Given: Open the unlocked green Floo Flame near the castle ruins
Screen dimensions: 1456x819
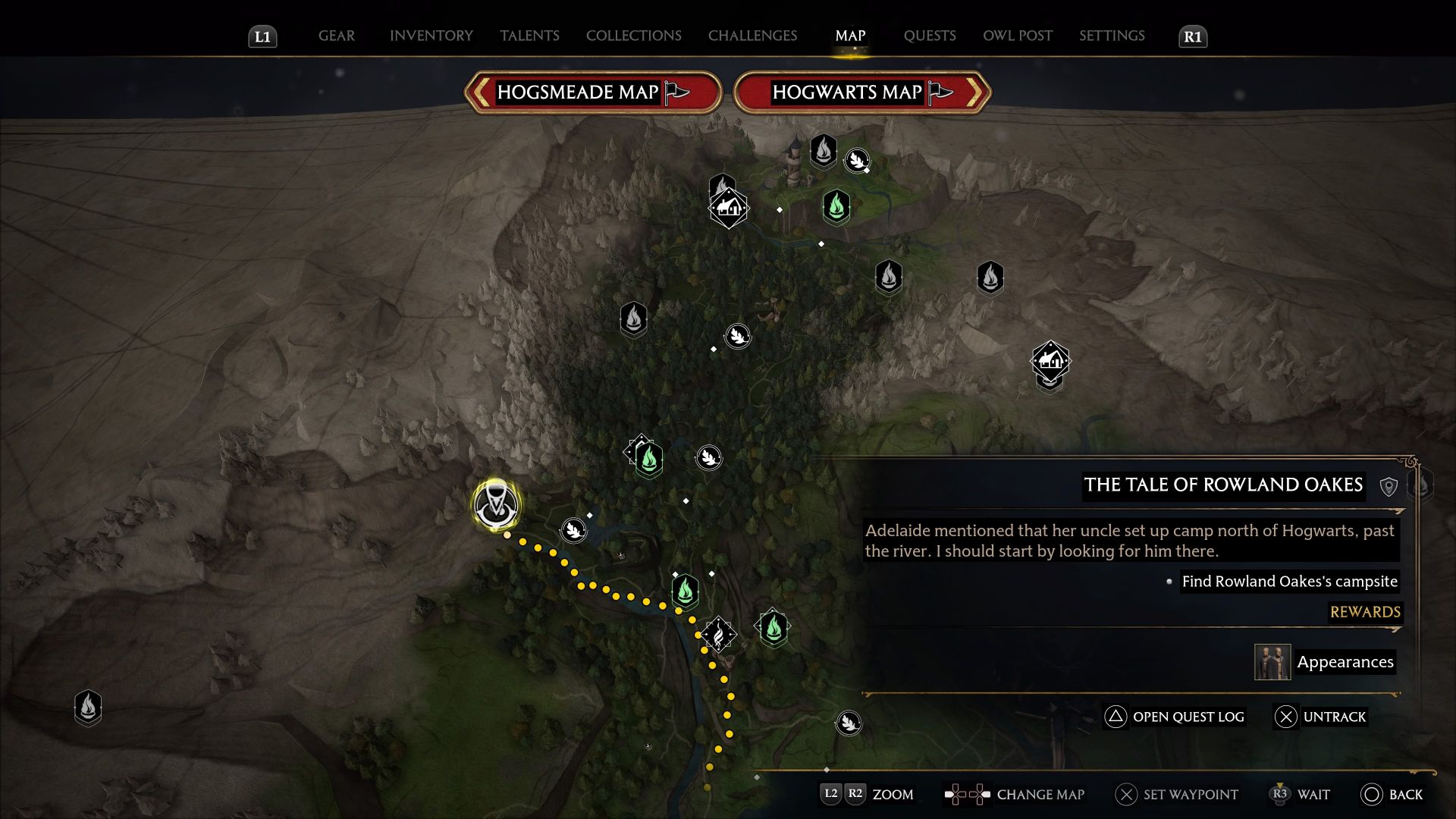Looking at the screenshot, I should (835, 206).
